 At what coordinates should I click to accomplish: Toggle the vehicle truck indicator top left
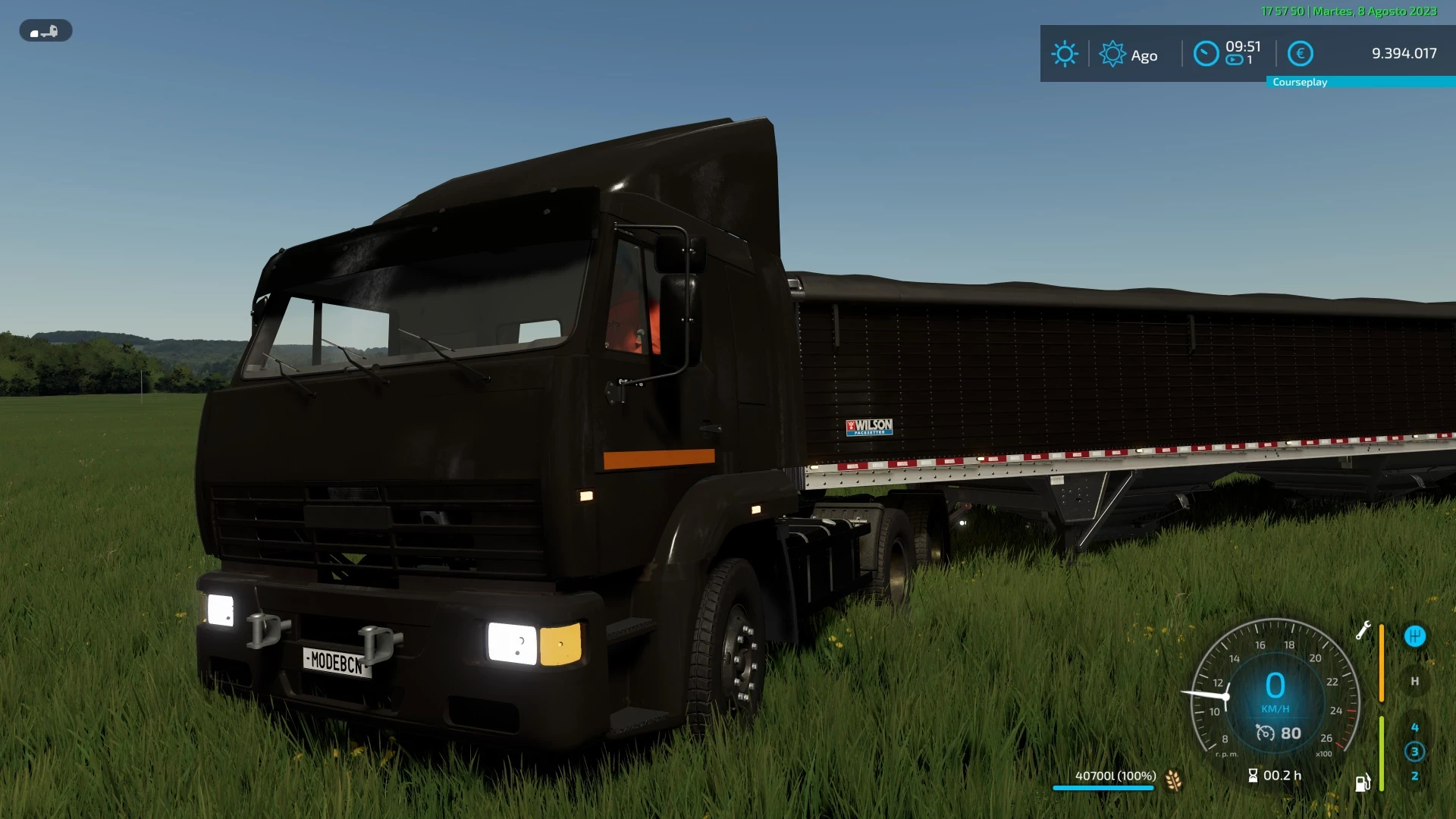pos(45,31)
